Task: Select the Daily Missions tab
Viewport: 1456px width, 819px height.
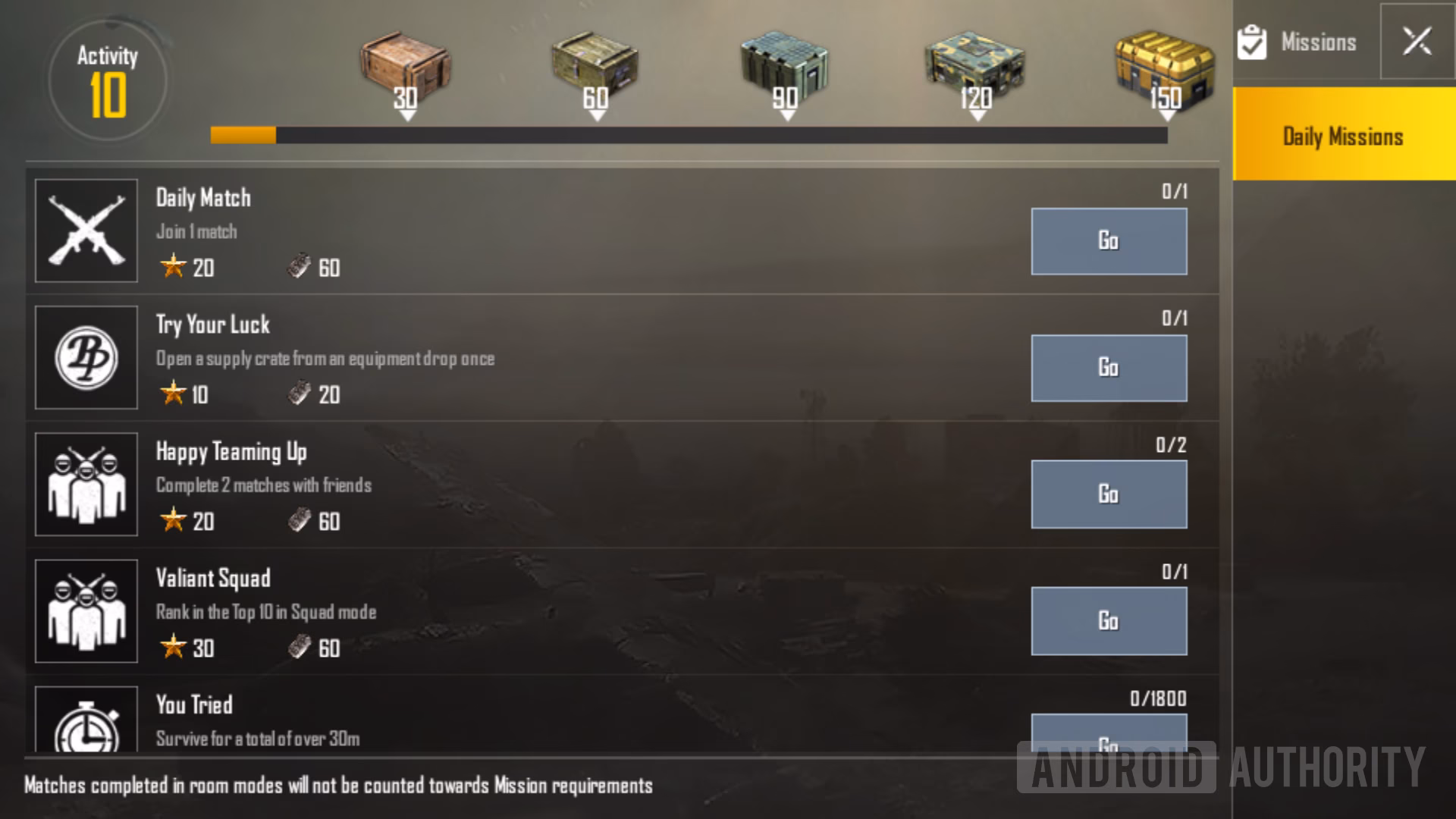Action: coord(1342,136)
